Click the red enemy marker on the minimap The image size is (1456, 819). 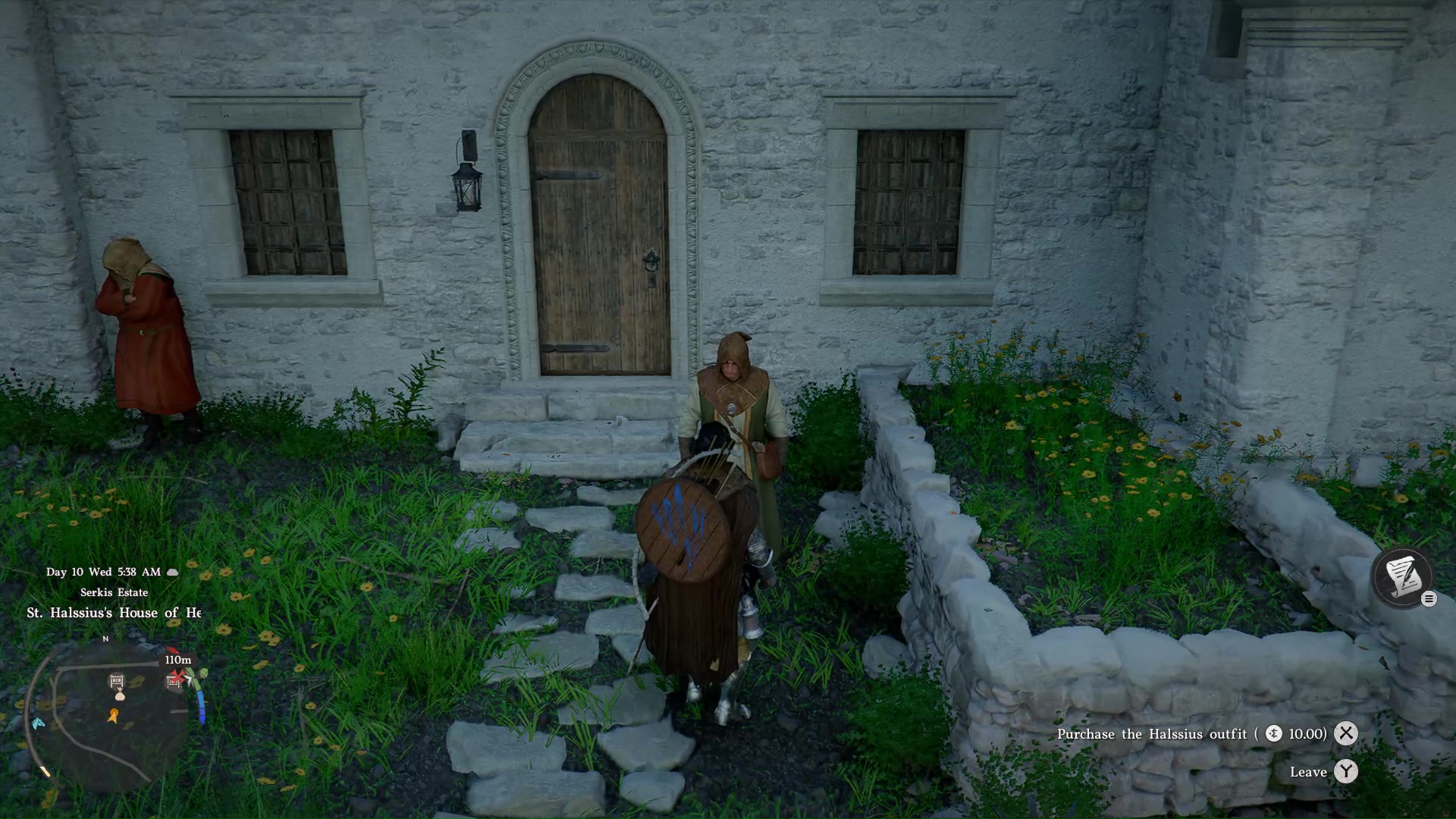tap(172, 650)
